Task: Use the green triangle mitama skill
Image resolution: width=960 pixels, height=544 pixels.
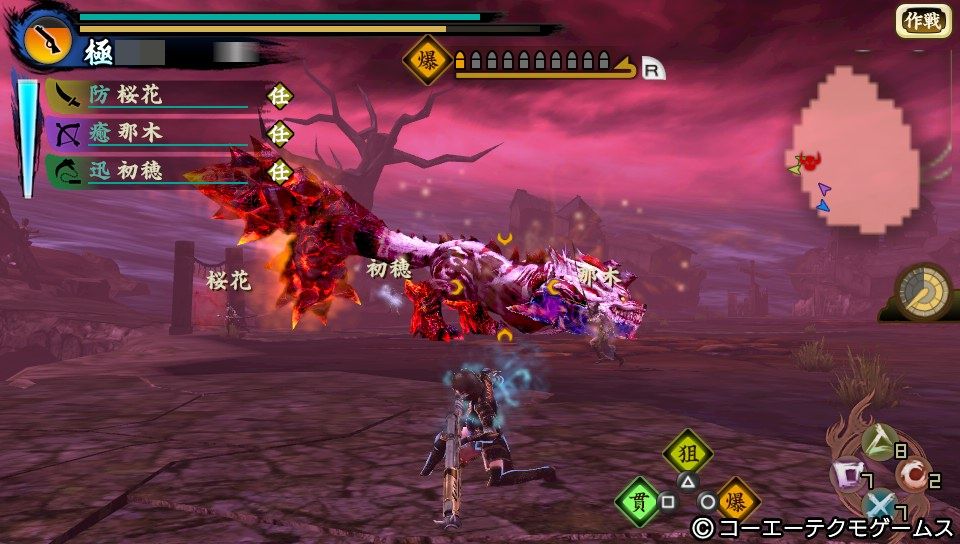Action: pos(879,440)
